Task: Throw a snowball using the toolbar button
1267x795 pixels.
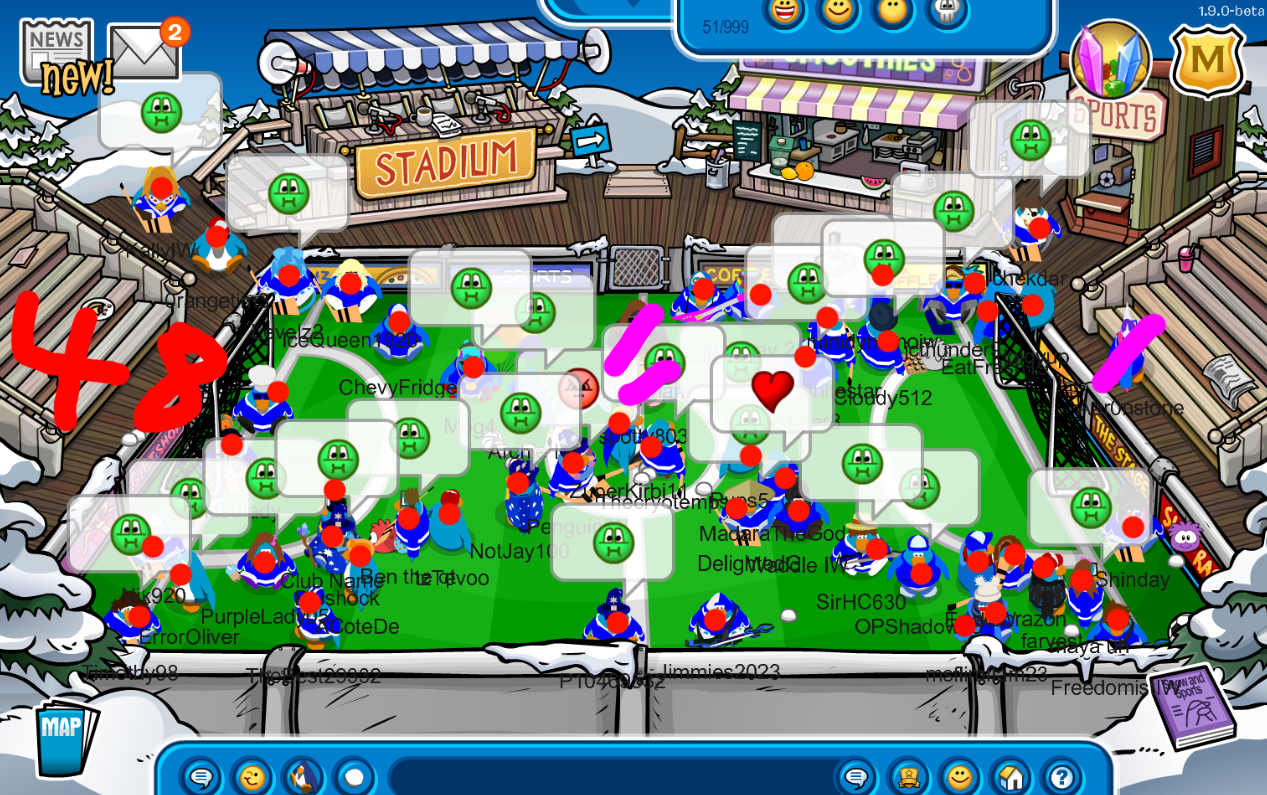Action: [x=354, y=777]
